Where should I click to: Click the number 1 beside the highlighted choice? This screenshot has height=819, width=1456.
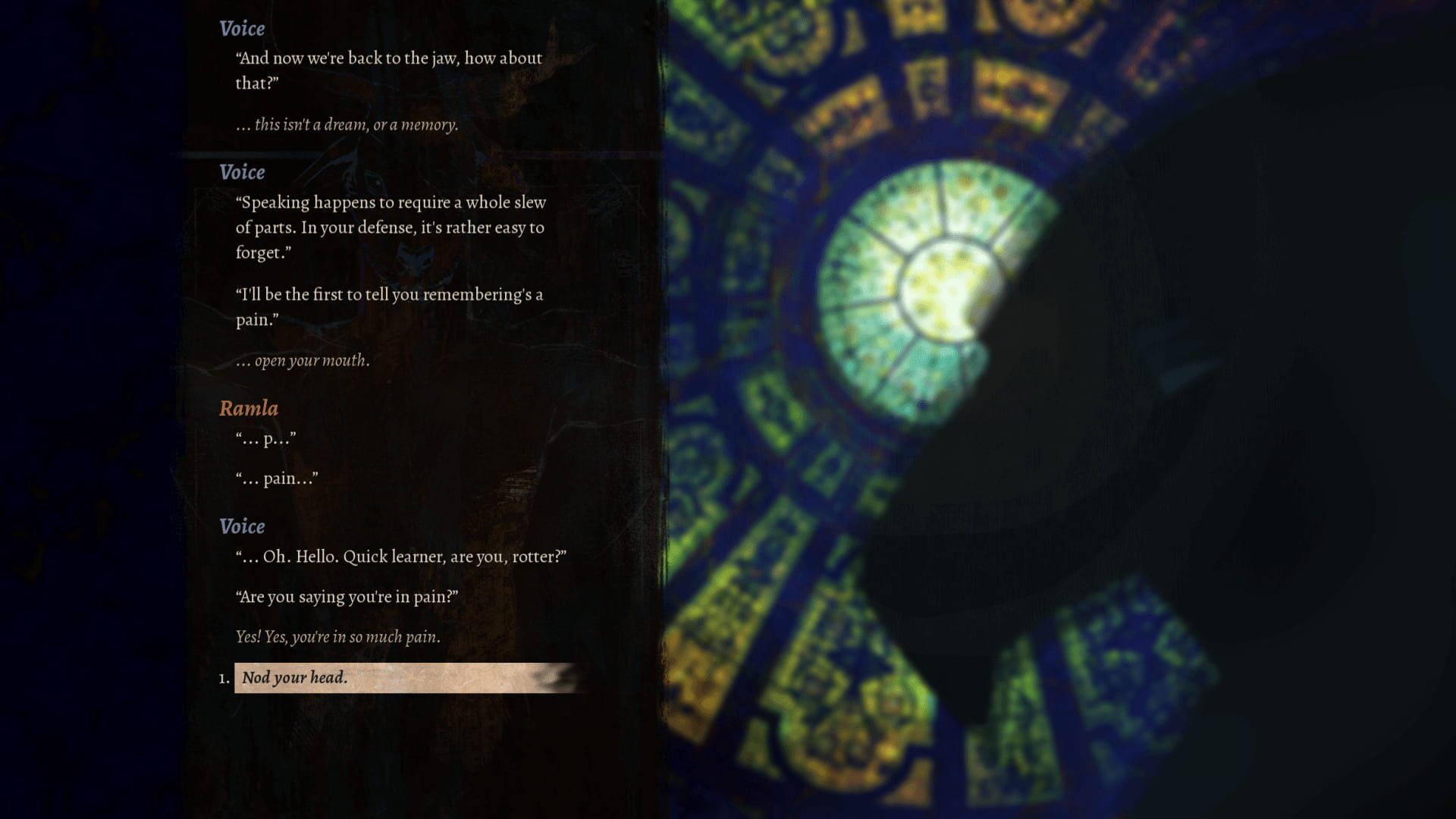(x=221, y=679)
